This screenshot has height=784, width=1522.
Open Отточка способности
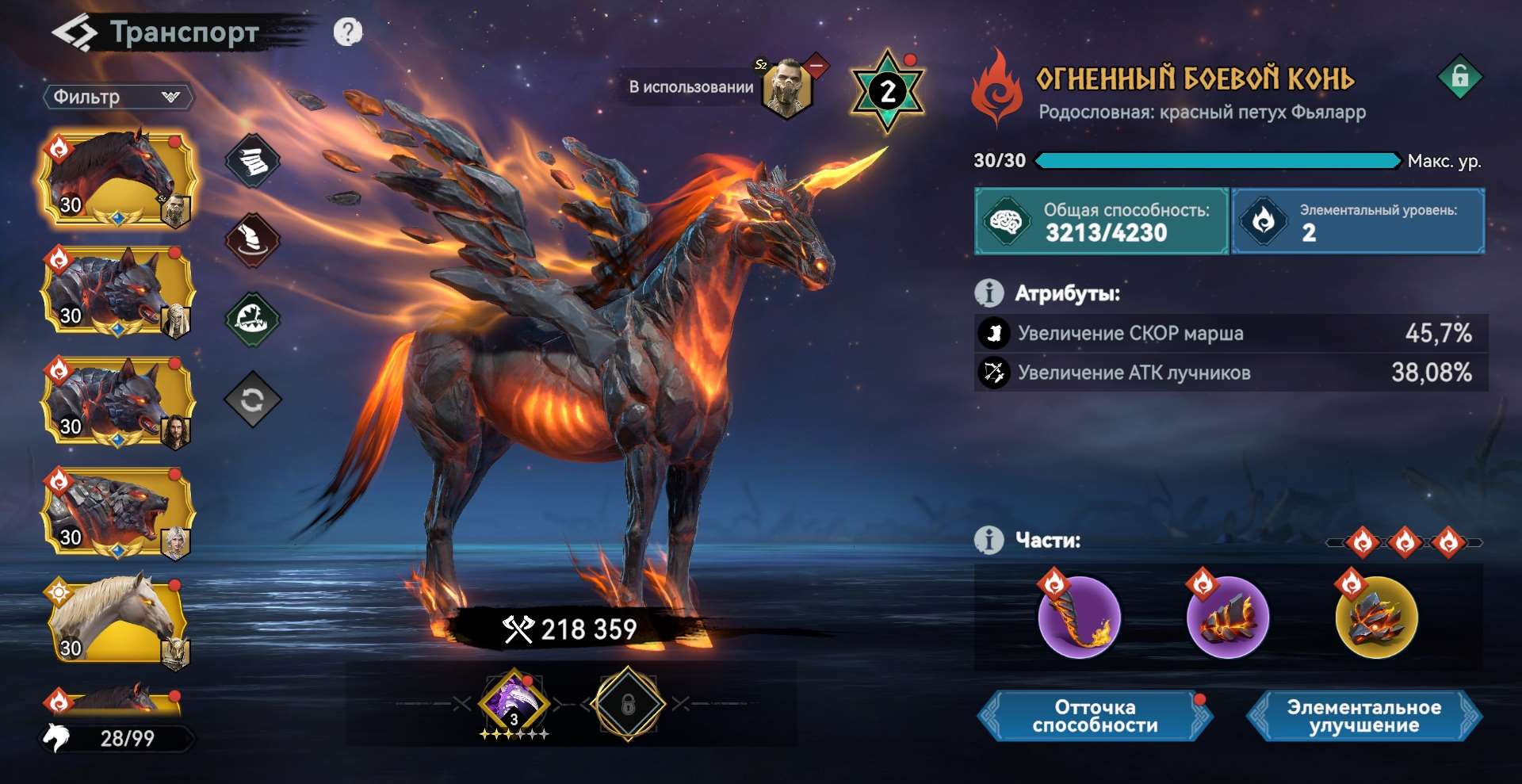[x=1095, y=716]
